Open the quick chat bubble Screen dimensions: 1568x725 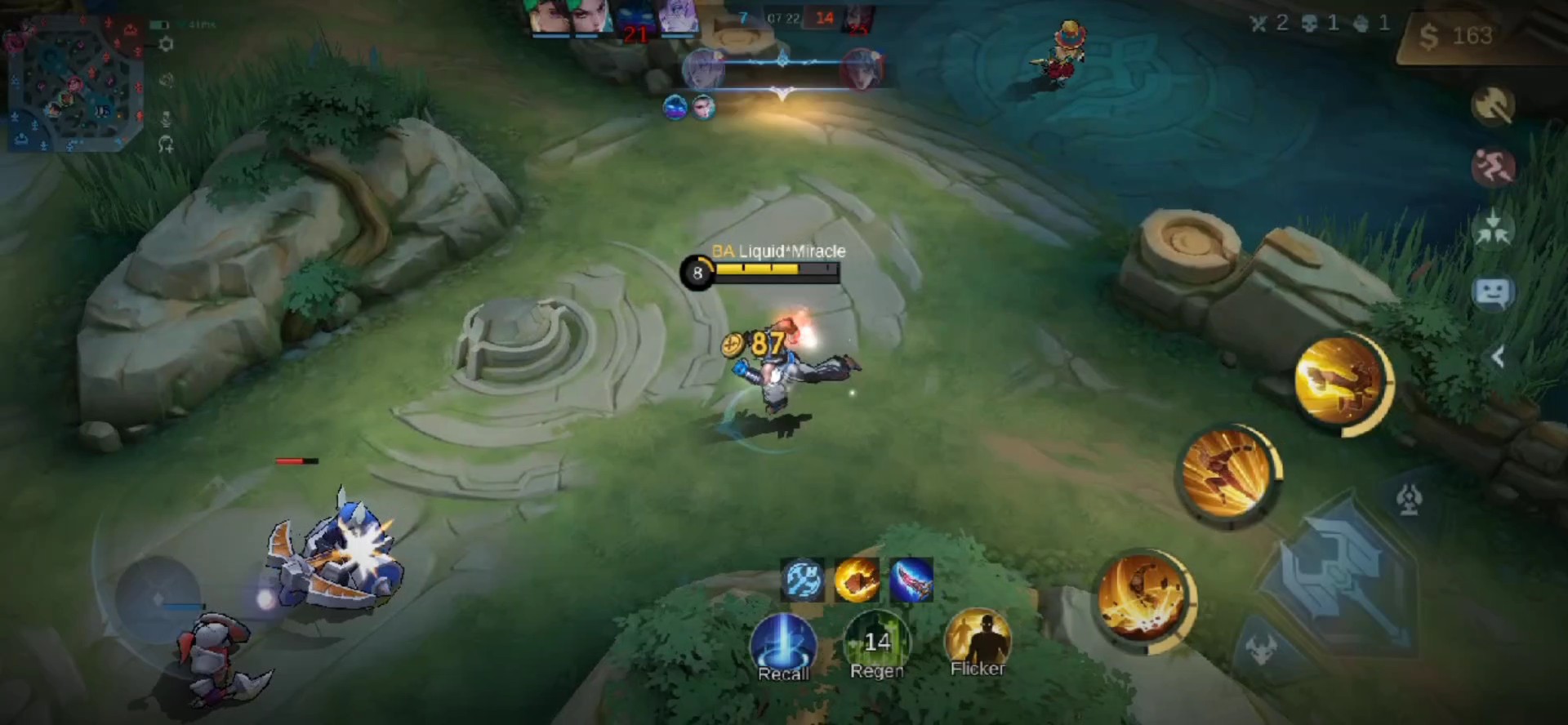coord(1493,292)
